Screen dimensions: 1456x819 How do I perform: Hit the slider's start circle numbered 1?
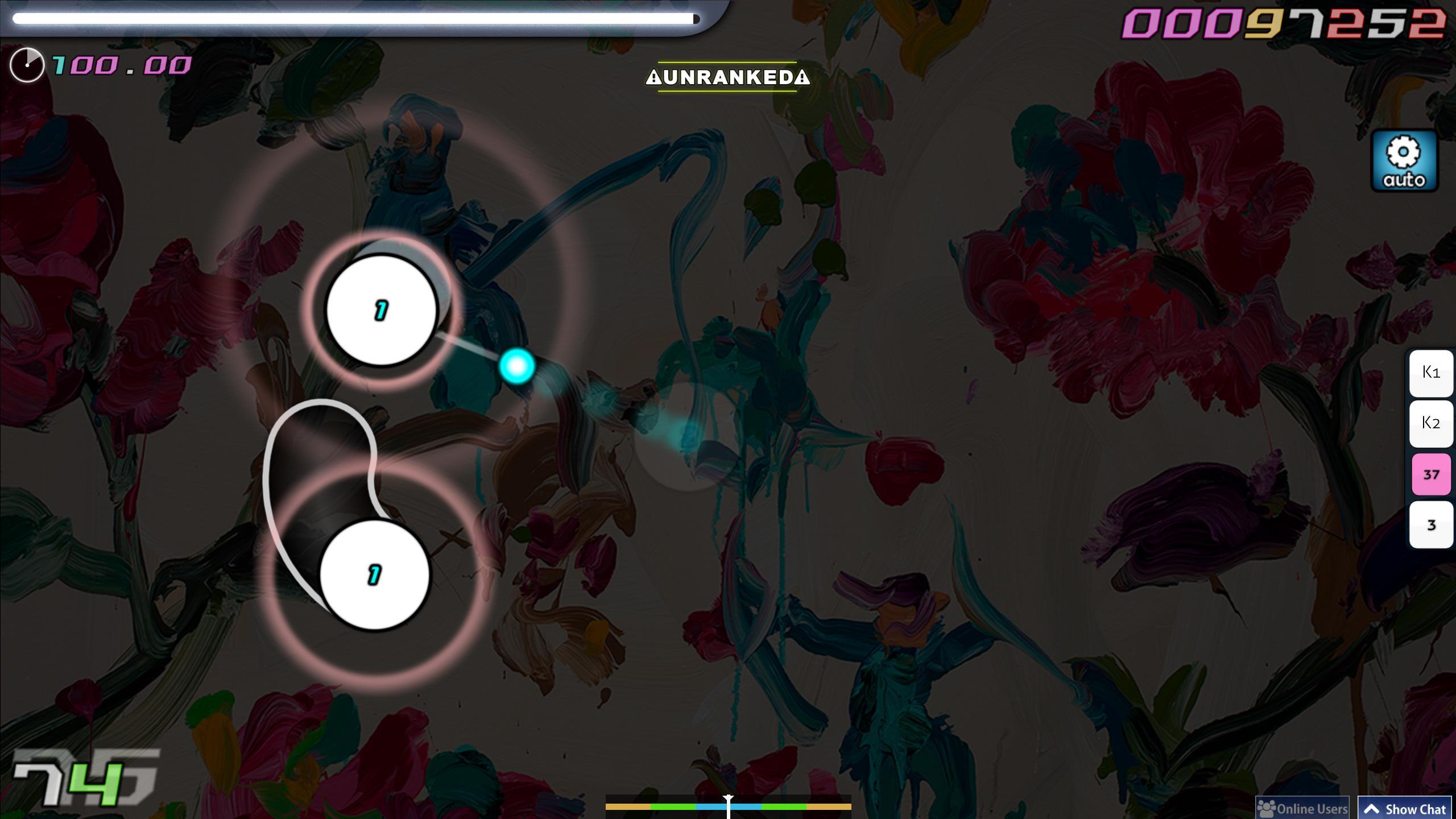pyautogui.click(x=374, y=575)
